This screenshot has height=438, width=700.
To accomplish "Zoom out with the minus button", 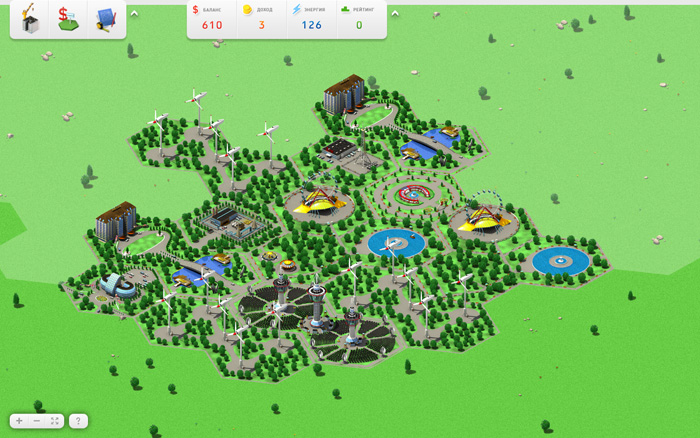I will click(x=37, y=421).
